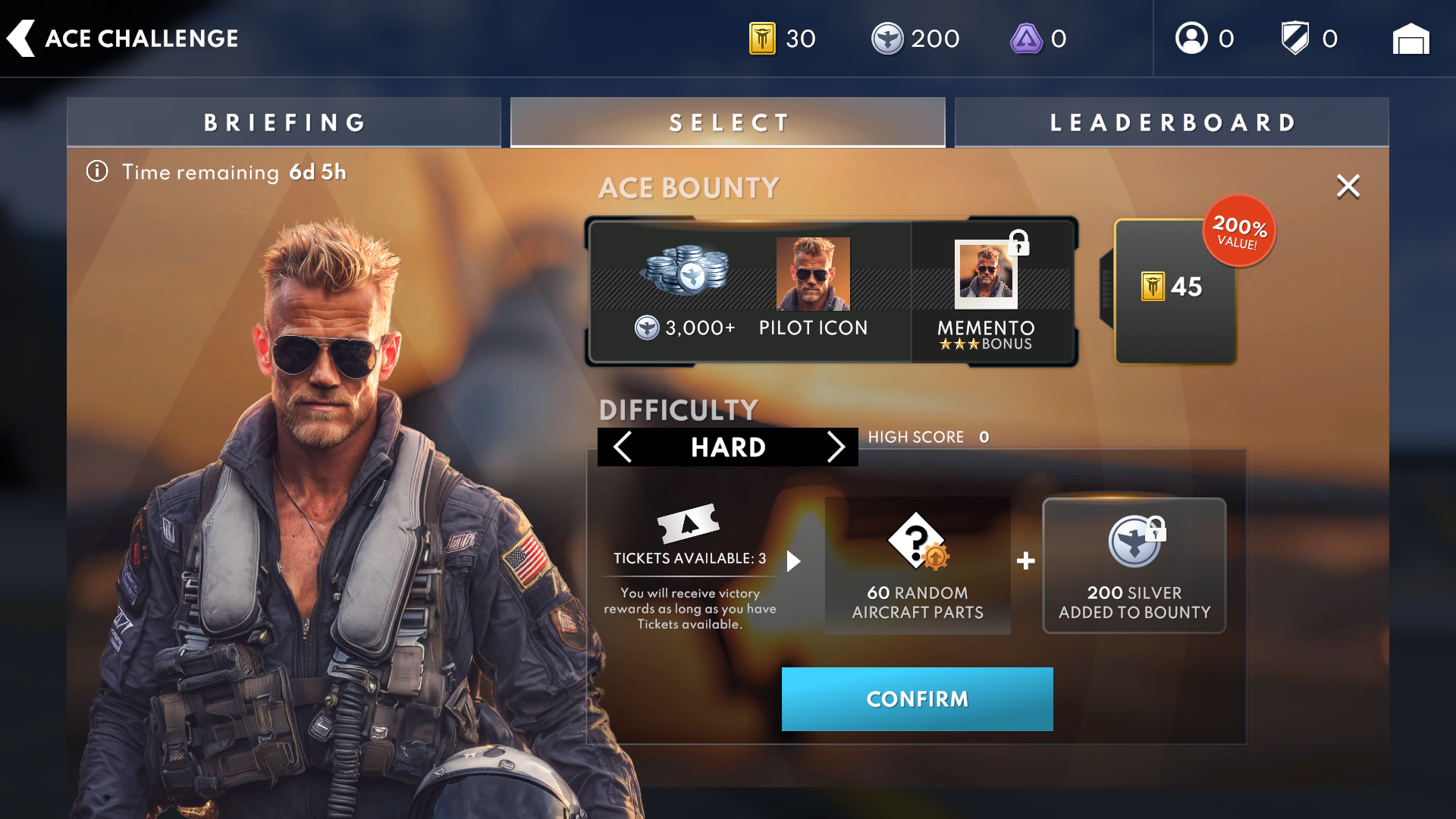
Task: Expand the tickets info arrow
Action: pyautogui.click(x=794, y=561)
